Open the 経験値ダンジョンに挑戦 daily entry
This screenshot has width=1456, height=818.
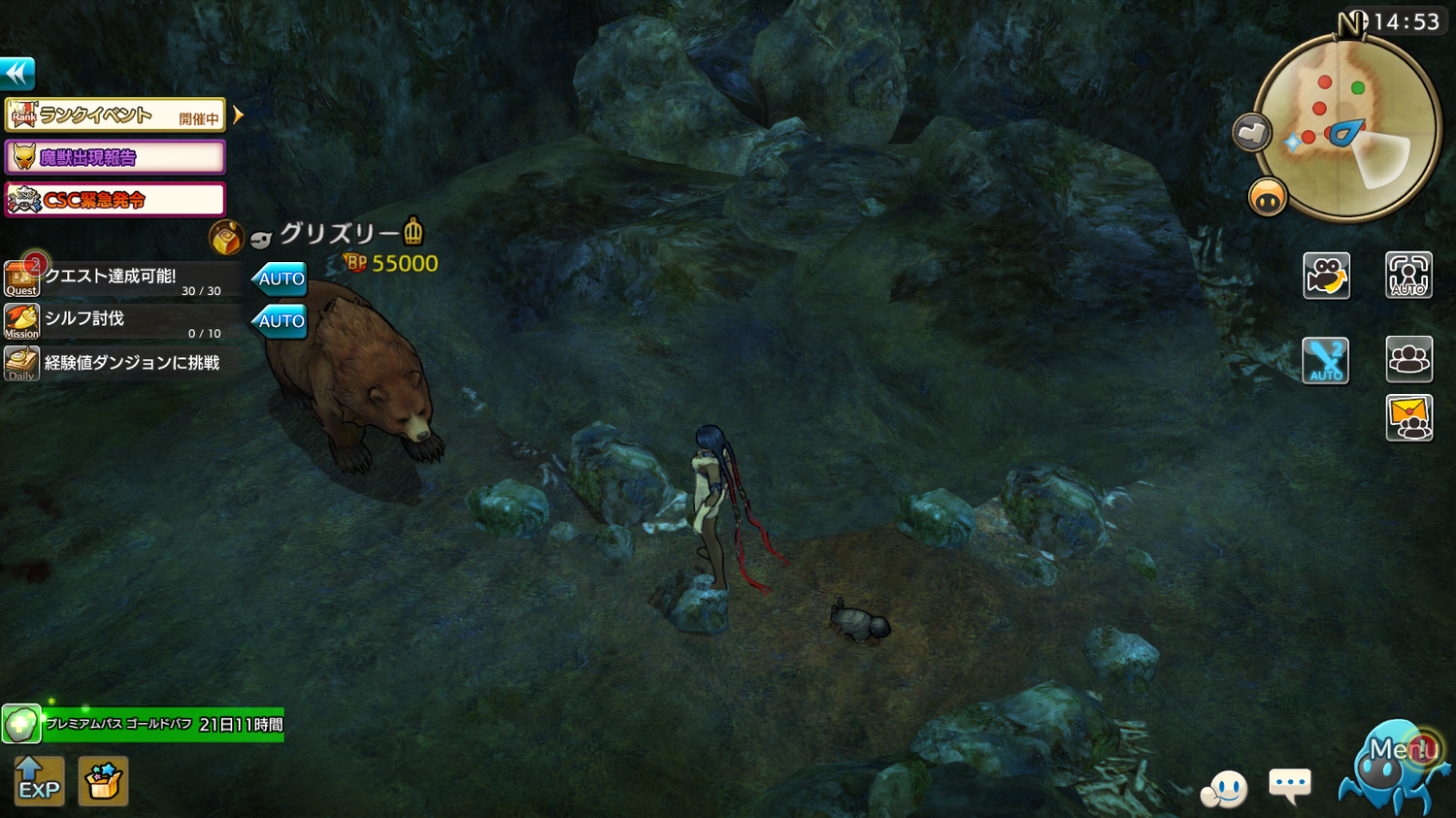coord(121,364)
